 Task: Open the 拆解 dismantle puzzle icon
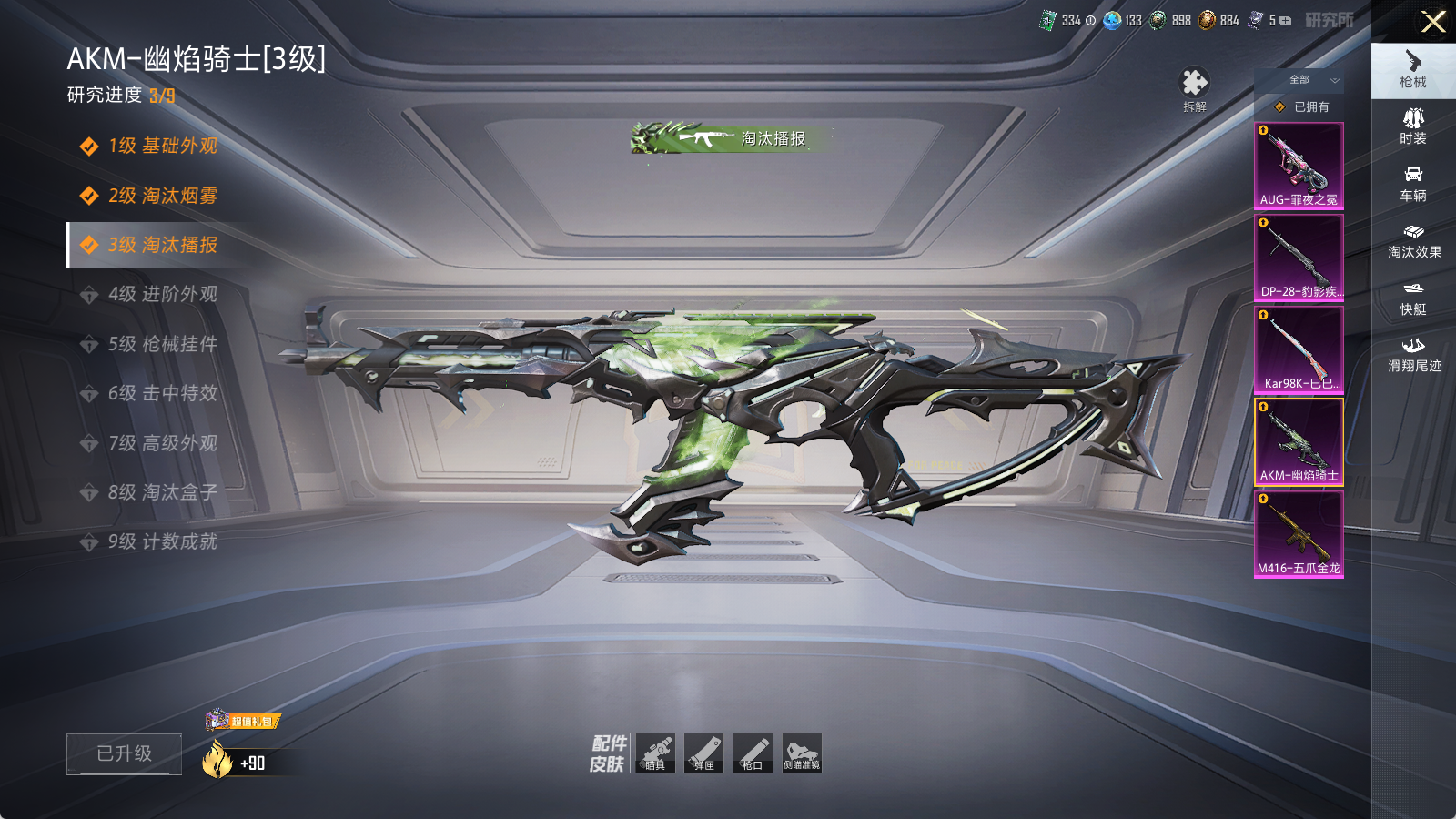pos(1194,87)
